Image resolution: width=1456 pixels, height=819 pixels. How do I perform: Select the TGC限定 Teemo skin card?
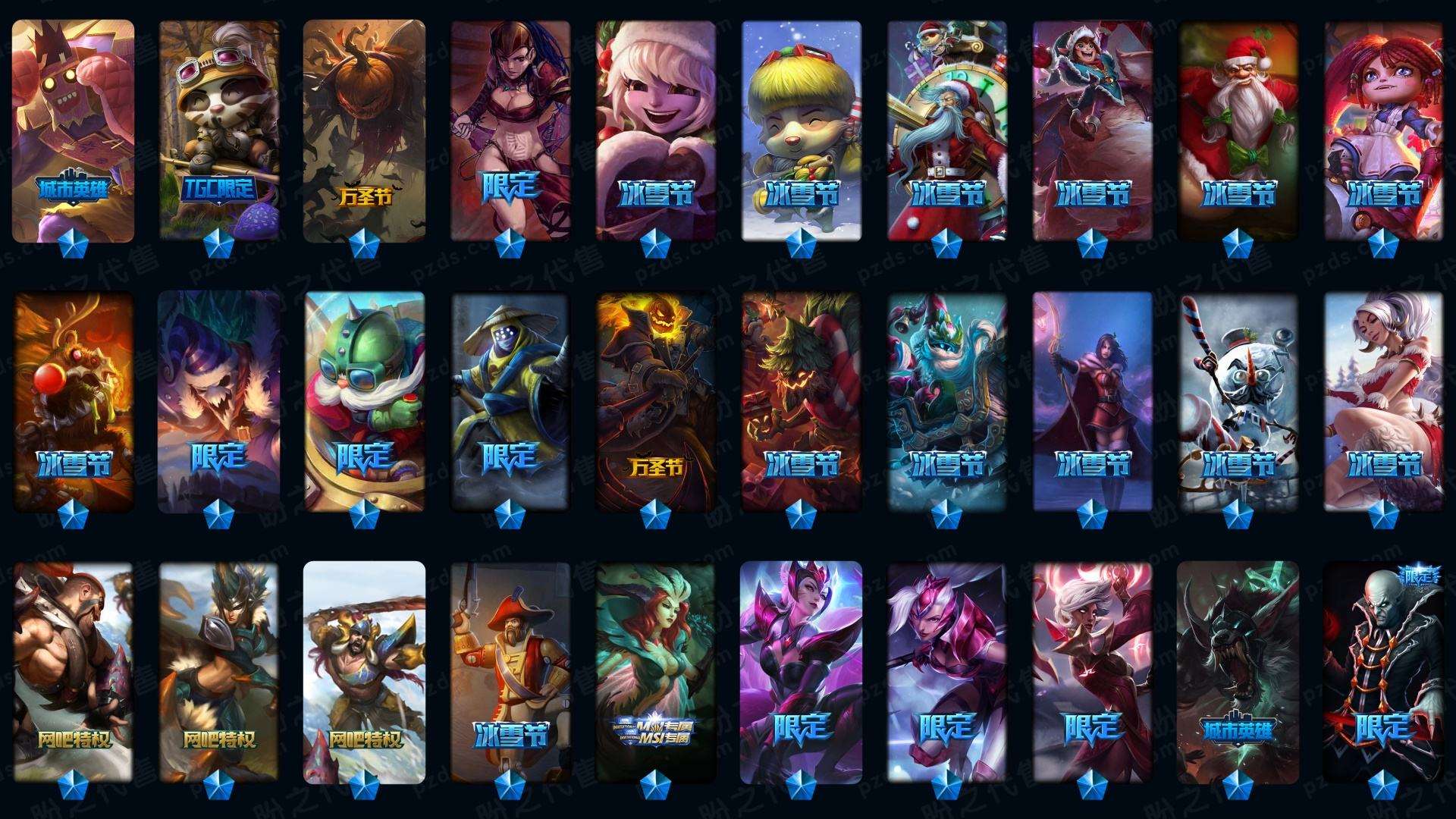click(x=219, y=129)
